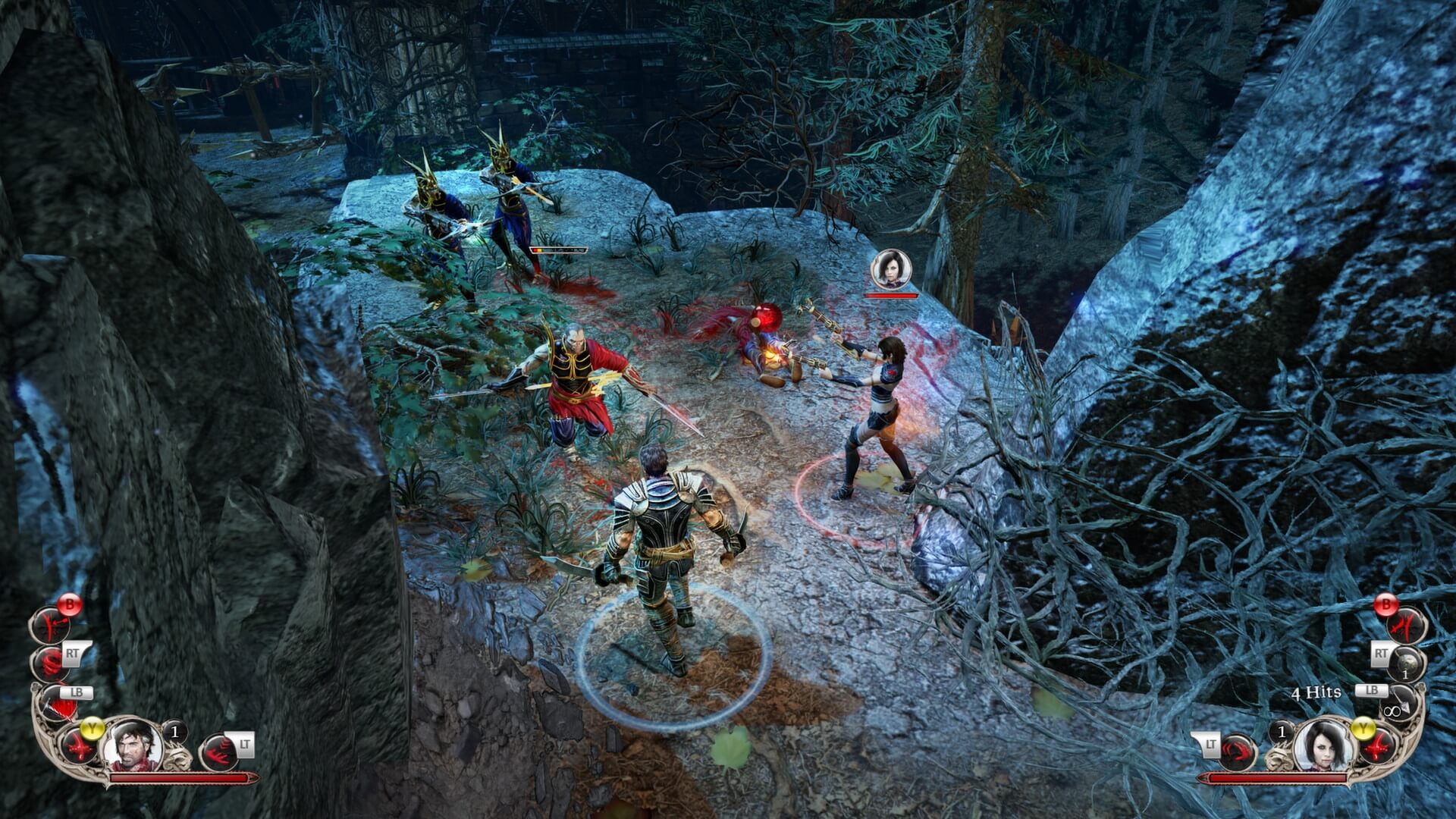Image resolution: width=1456 pixels, height=819 pixels.
Task: Click the yellow Y button prompt on Alysa's HUD
Action: (1363, 727)
